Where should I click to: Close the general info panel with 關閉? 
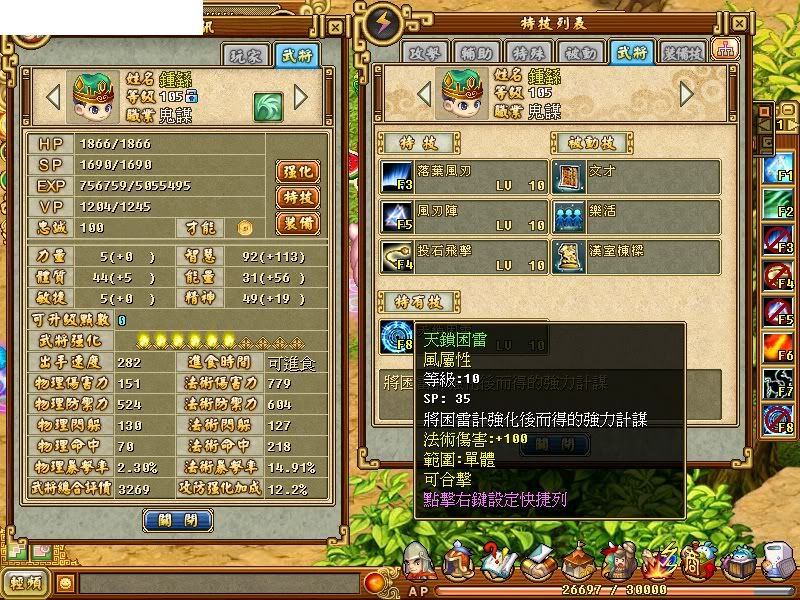click(x=176, y=520)
